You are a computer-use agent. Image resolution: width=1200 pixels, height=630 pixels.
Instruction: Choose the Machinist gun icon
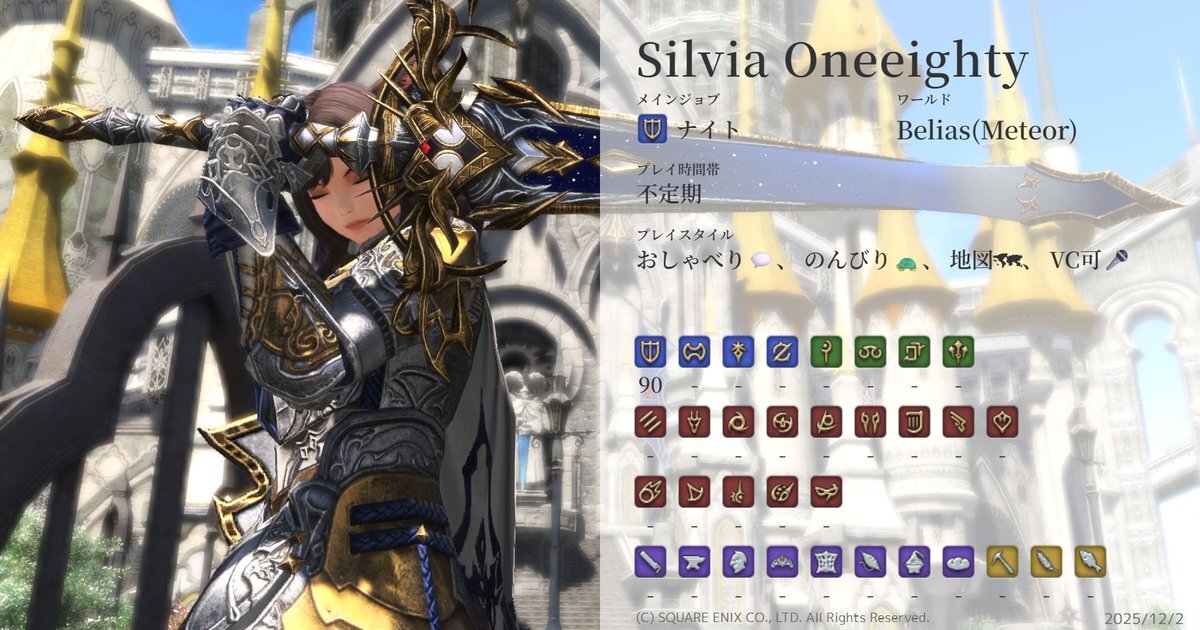tap(958, 421)
